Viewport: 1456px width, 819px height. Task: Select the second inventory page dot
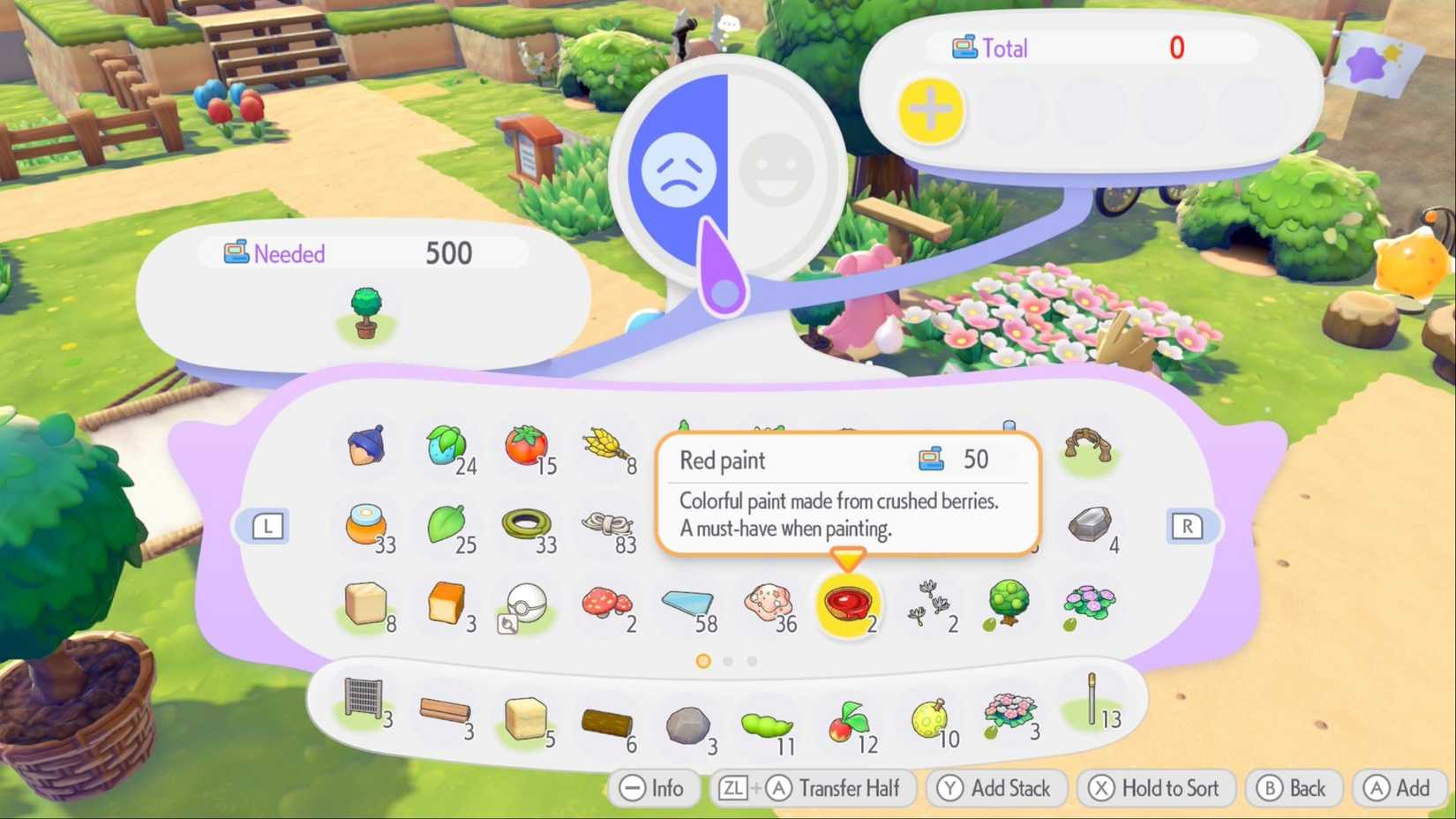(x=727, y=660)
